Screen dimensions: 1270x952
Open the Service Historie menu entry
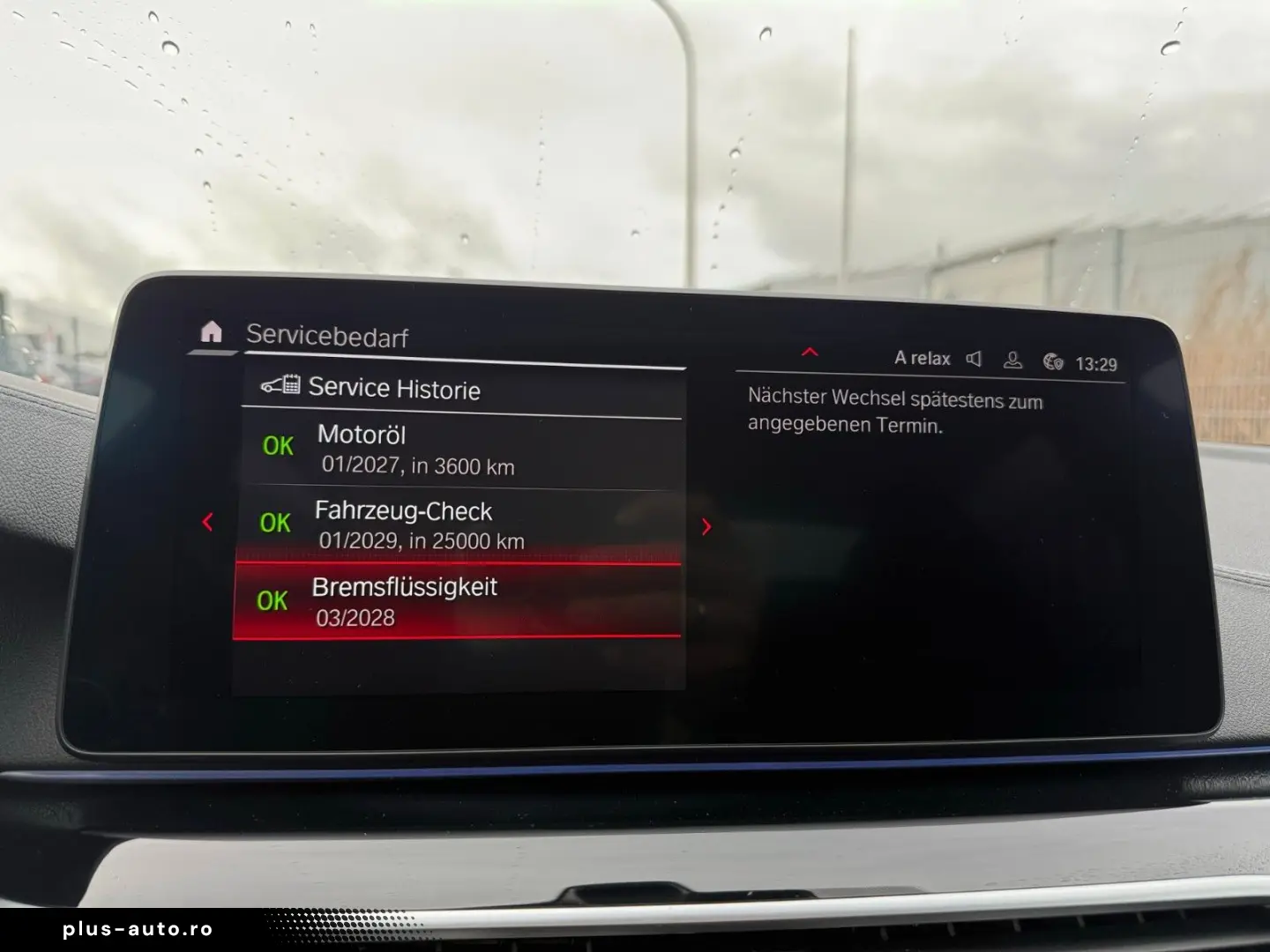(x=392, y=388)
